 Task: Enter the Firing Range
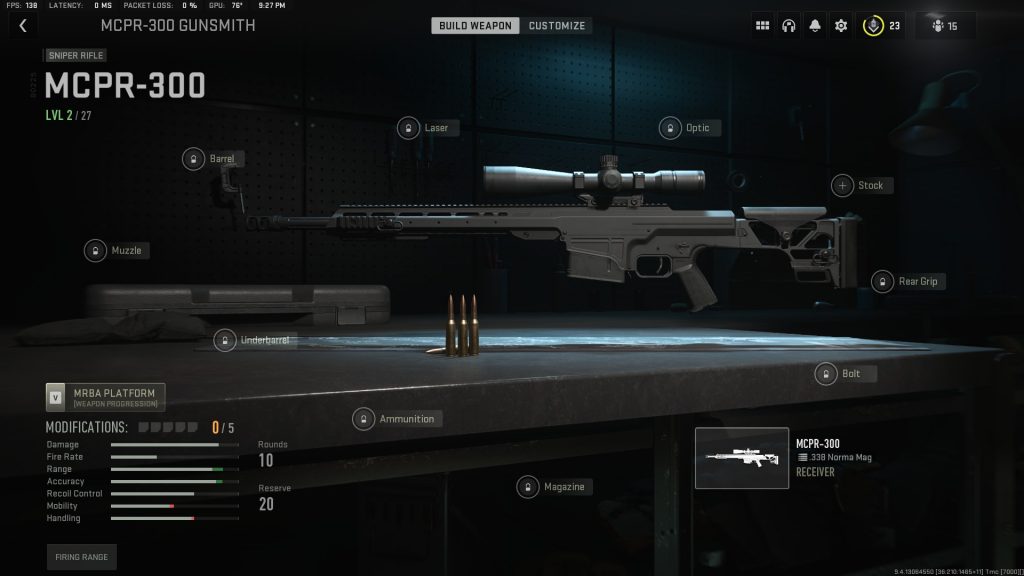81,556
